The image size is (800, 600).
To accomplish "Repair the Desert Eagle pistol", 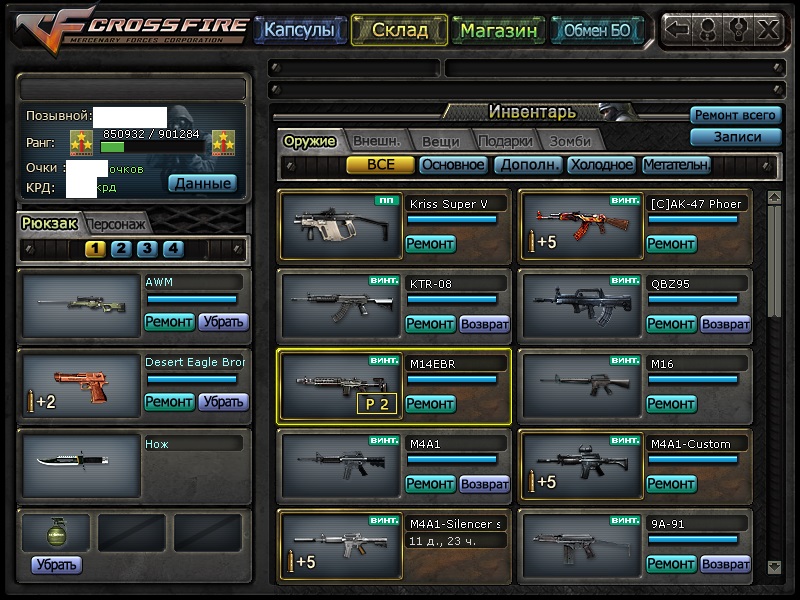I will point(169,402).
